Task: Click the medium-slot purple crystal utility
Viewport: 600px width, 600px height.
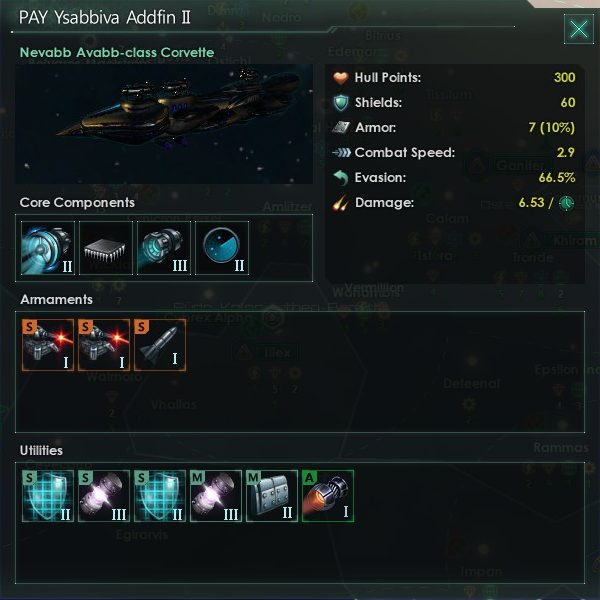Action: tap(216, 496)
